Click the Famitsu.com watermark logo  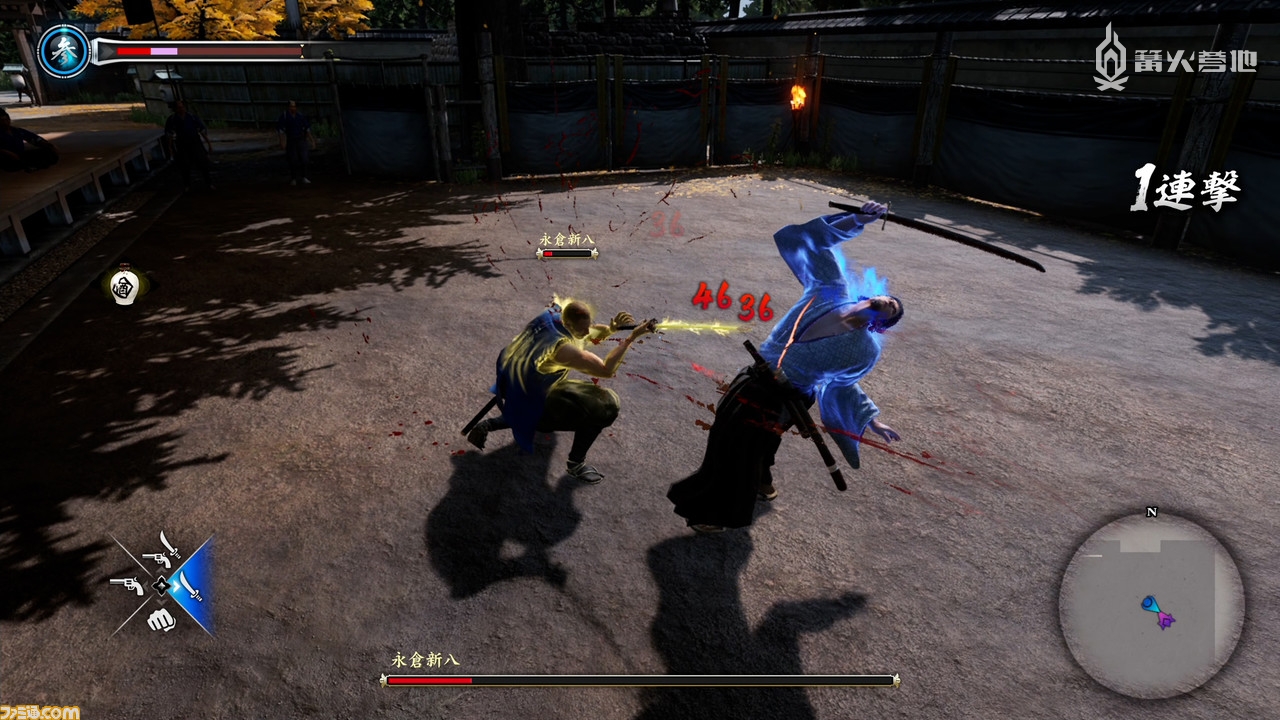40,711
